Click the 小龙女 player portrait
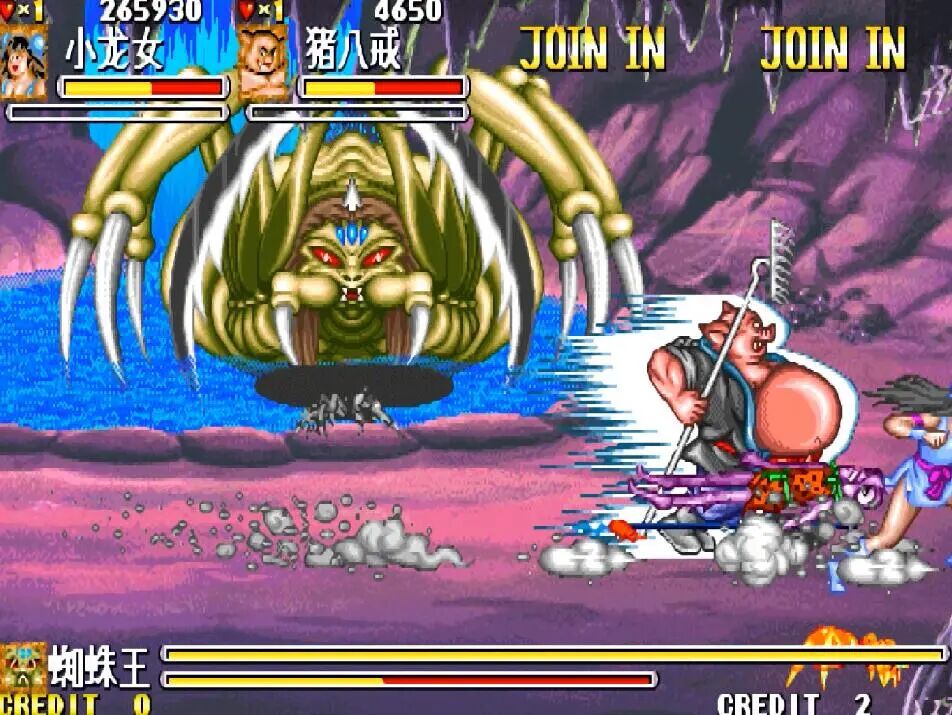 pyautogui.click(x=24, y=62)
